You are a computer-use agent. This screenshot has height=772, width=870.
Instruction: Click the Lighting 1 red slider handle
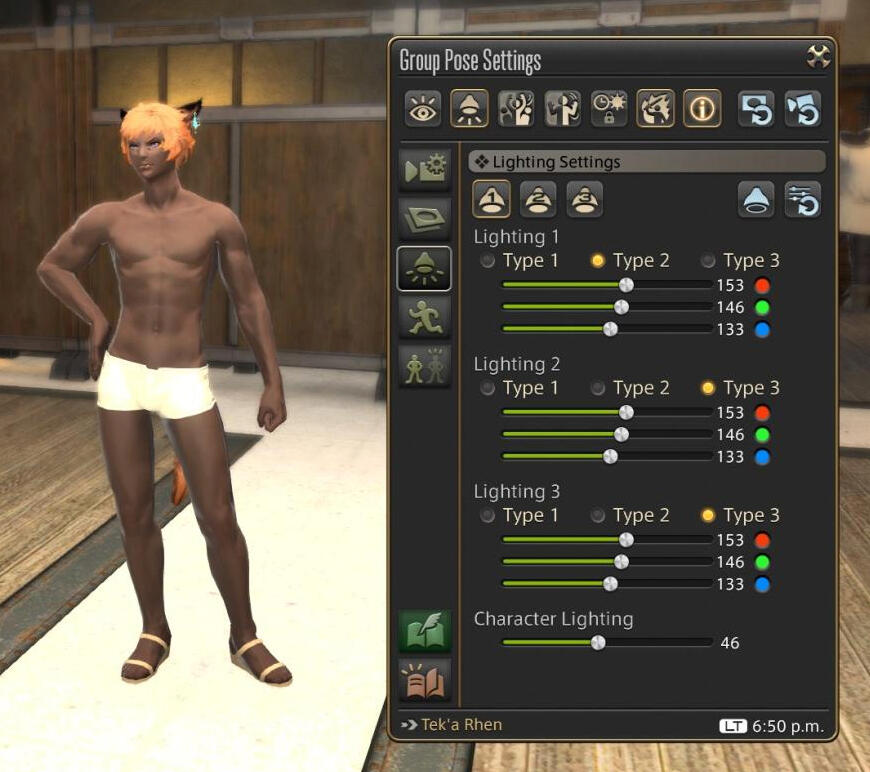pyautogui.click(x=626, y=285)
